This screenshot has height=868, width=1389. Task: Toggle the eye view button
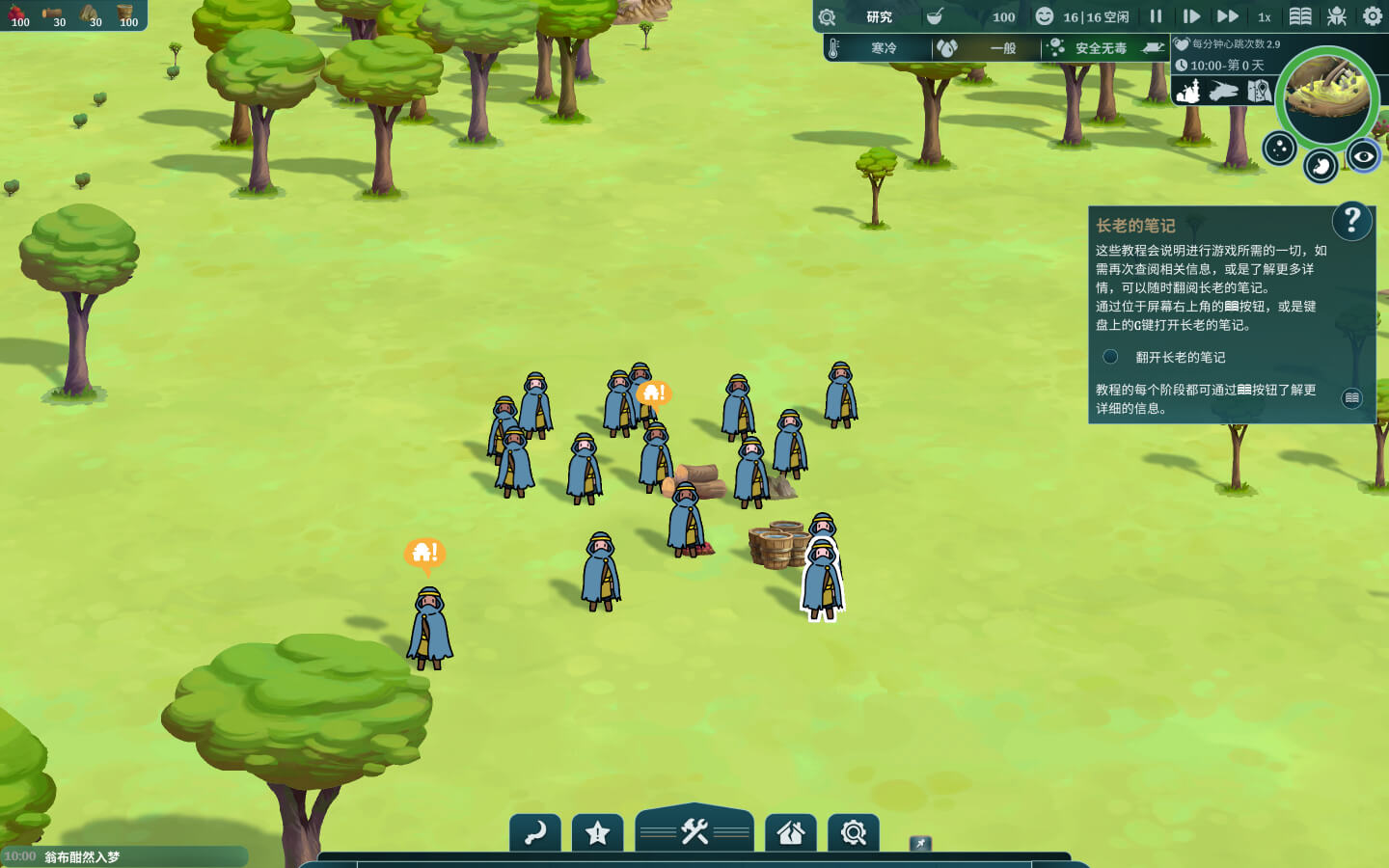tap(1363, 155)
